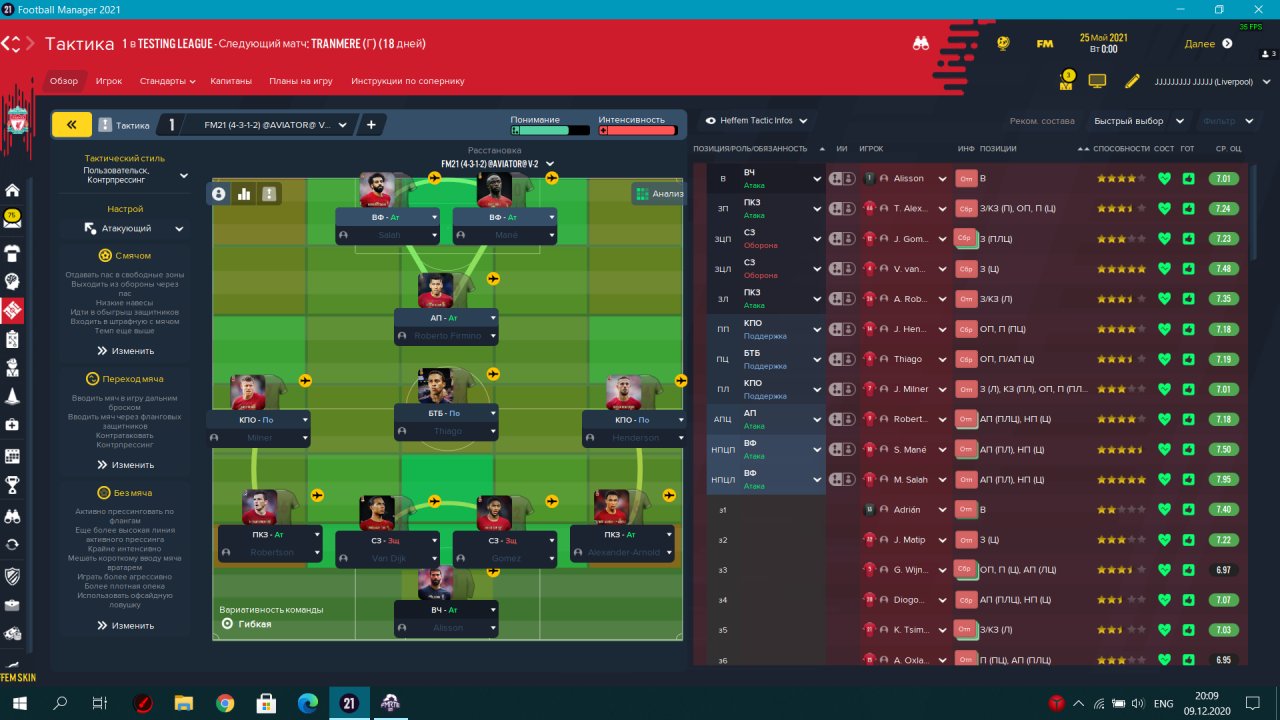Open the Анализ panel on pitch
The height and width of the screenshot is (720, 1280).
(659, 194)
